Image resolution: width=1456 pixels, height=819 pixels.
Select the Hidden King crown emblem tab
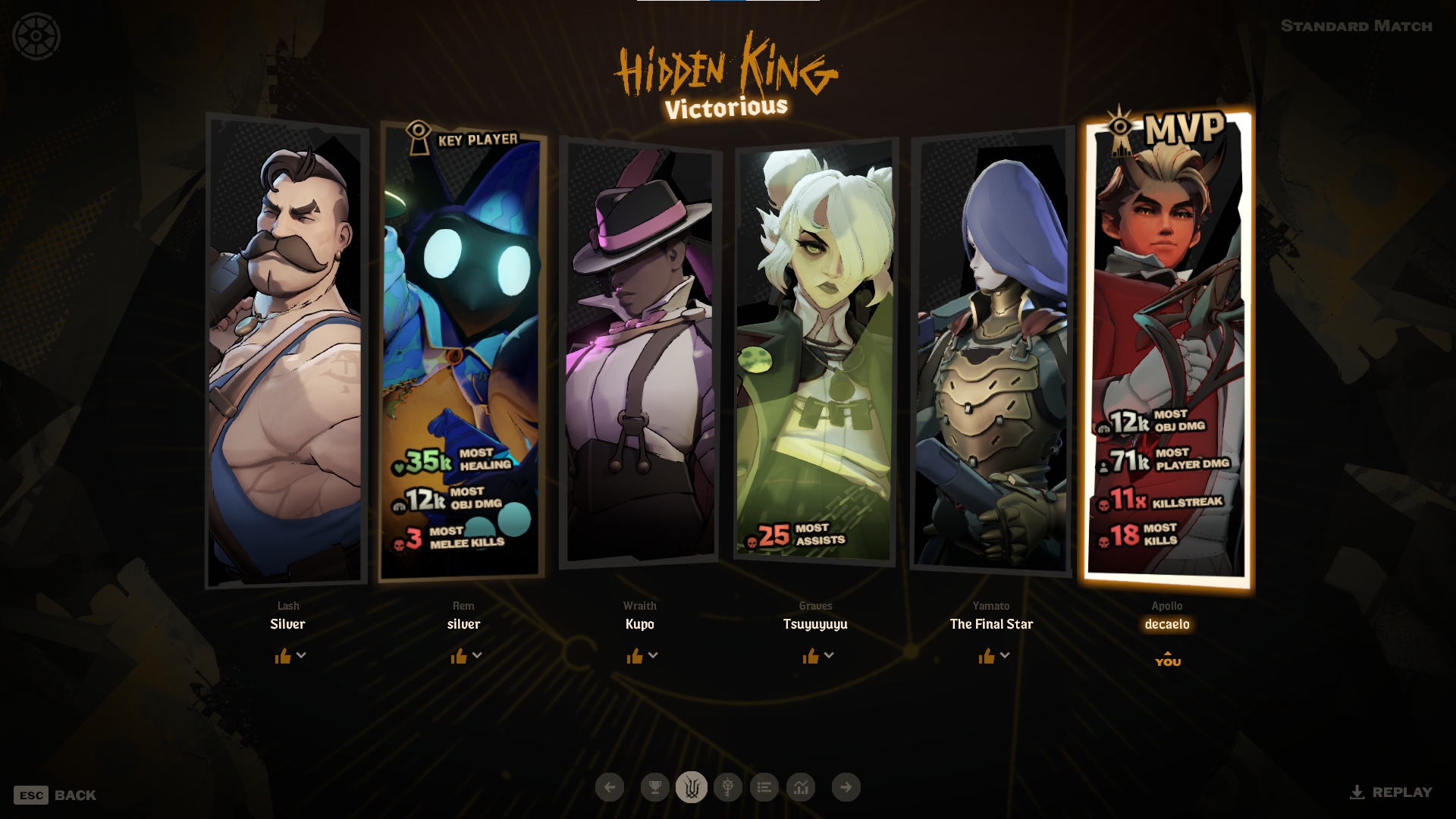(691, 787)
